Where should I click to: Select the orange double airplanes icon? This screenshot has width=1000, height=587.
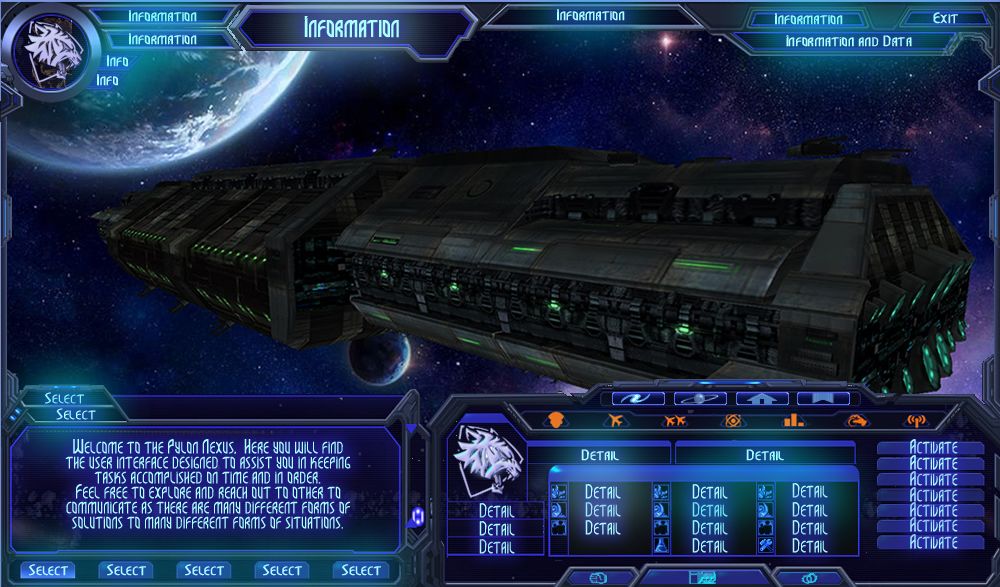pos(675,420)
